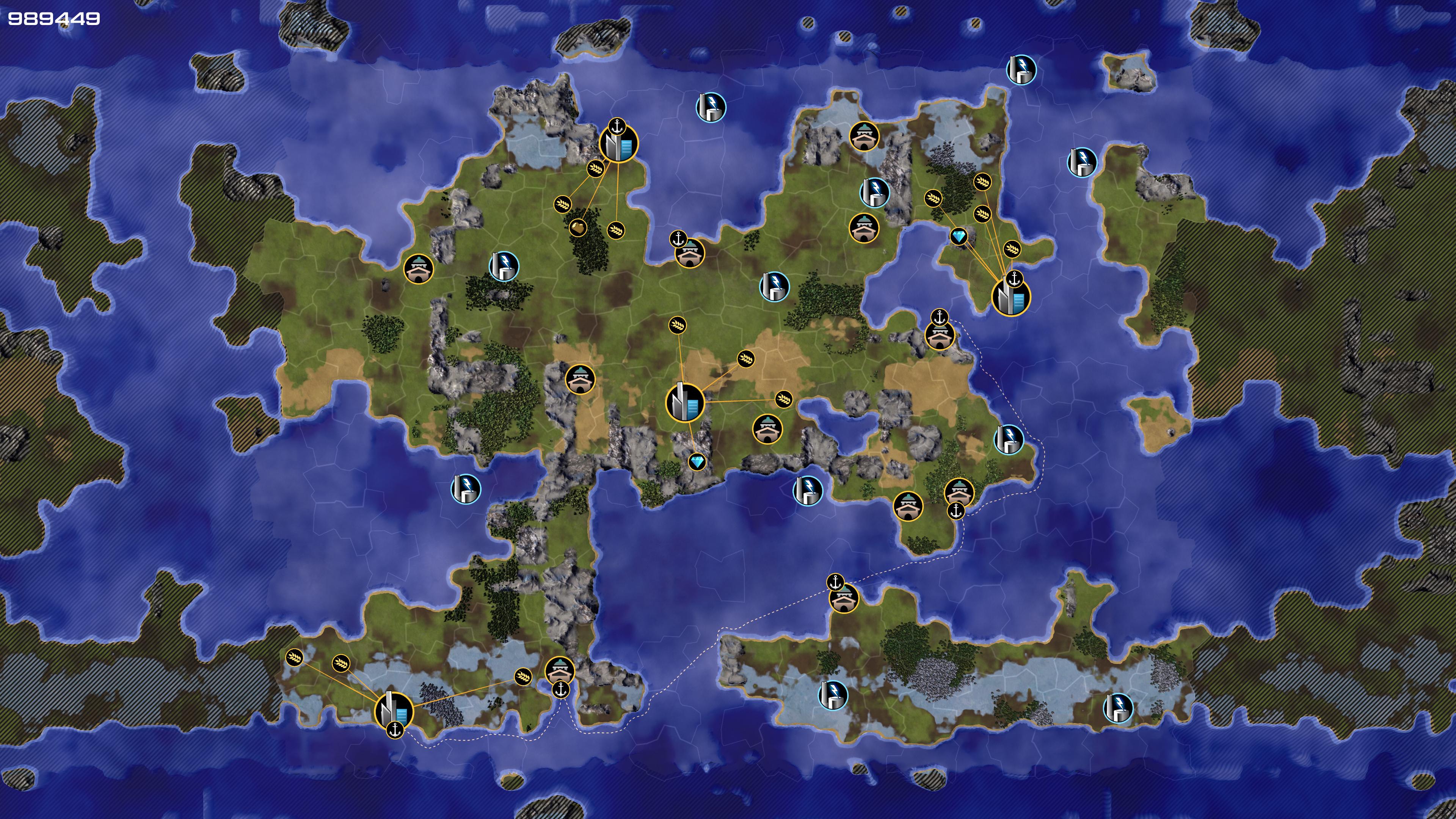Pick the diamond marker linked to the harbor city
Viewport: 1456px width, 819px height.
coord(959,236)
